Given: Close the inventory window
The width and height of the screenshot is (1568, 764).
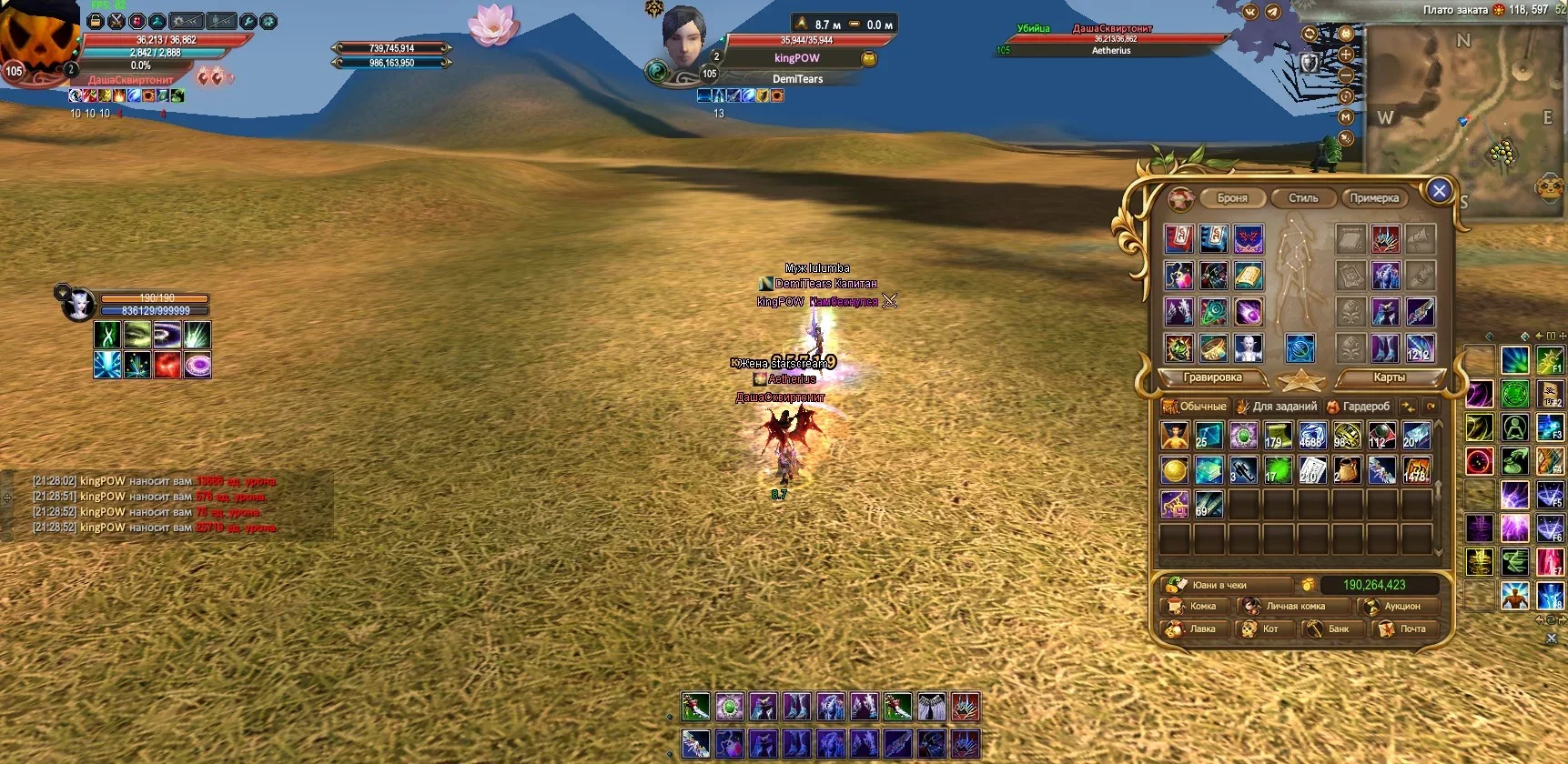Looking at the screenshot, I should click(1439, 191).
